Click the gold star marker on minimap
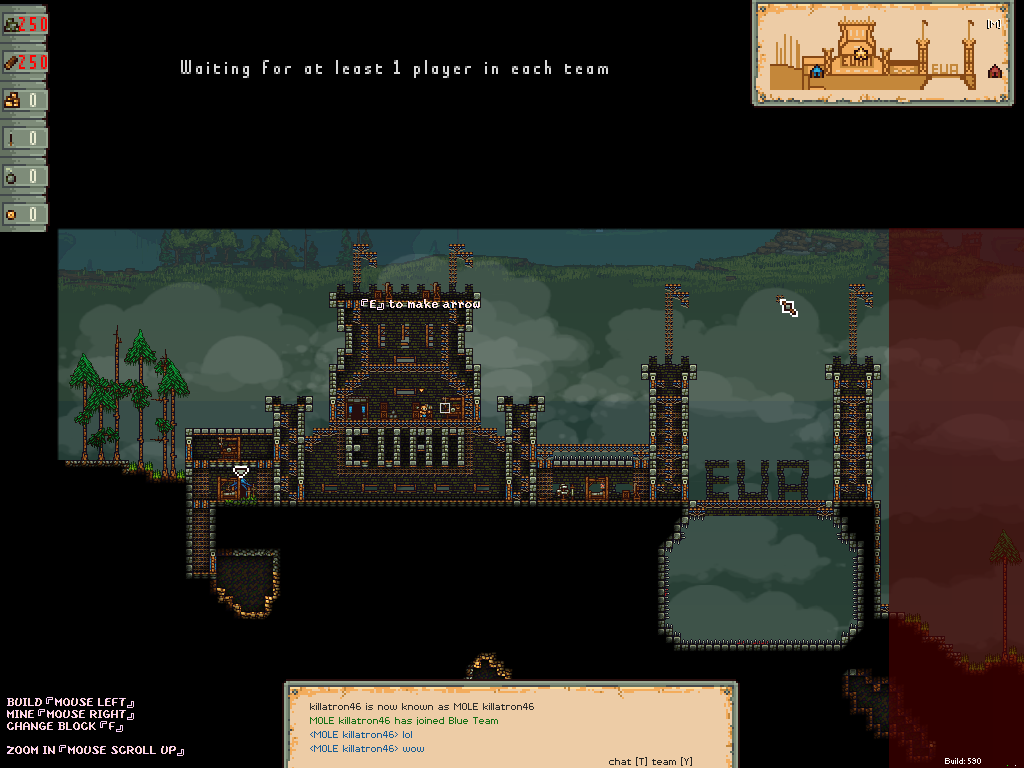 coord(860,53)
